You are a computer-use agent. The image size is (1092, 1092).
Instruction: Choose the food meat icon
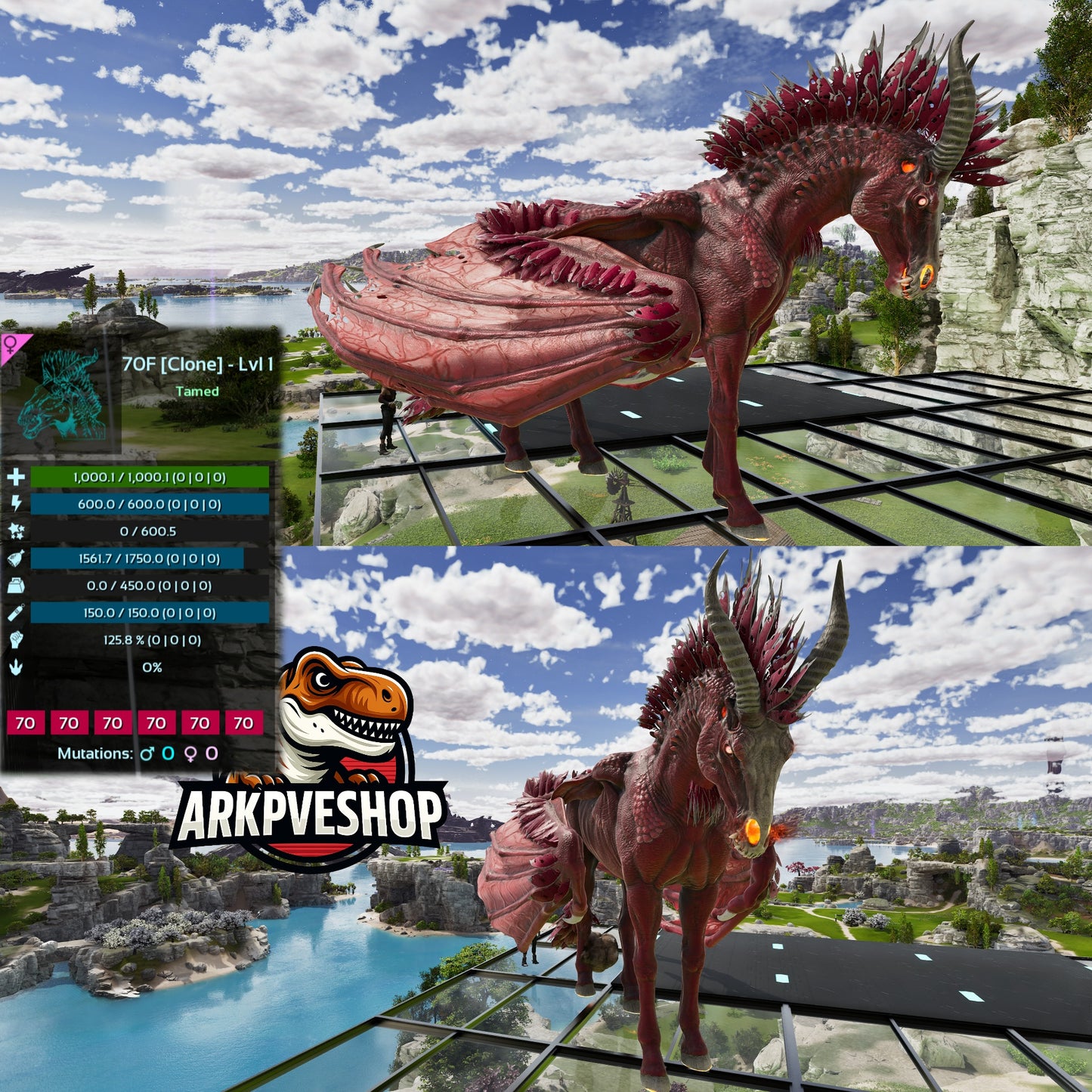16,558
